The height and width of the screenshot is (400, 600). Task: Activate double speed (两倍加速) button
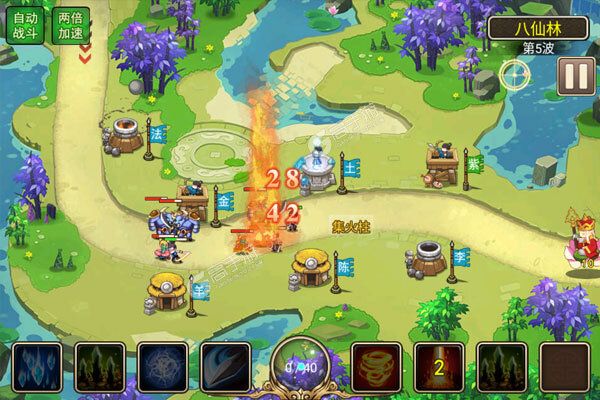click(x=71, y=26)
